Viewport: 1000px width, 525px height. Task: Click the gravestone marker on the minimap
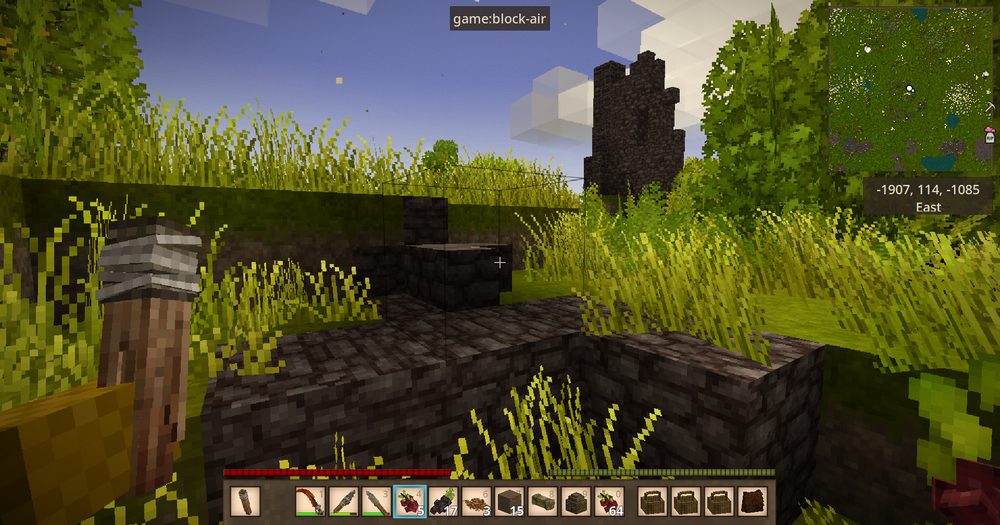point(989,138)
